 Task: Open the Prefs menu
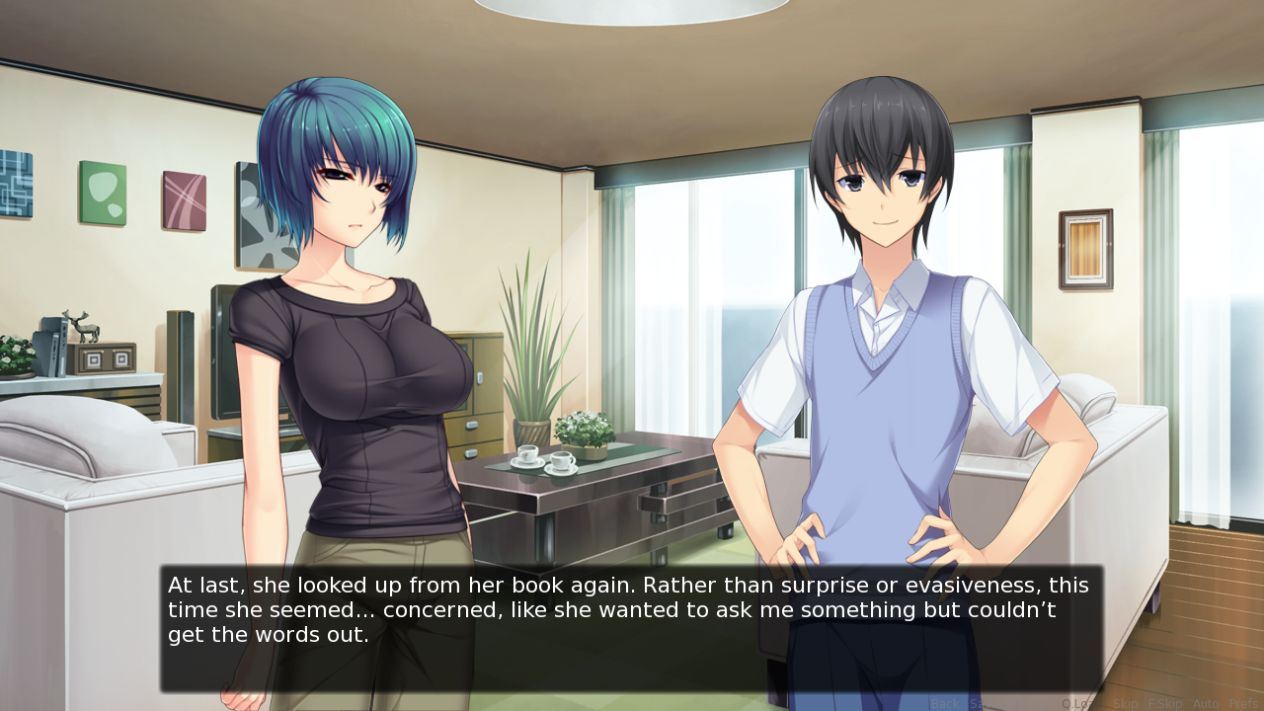click(x=1245, y=703)
